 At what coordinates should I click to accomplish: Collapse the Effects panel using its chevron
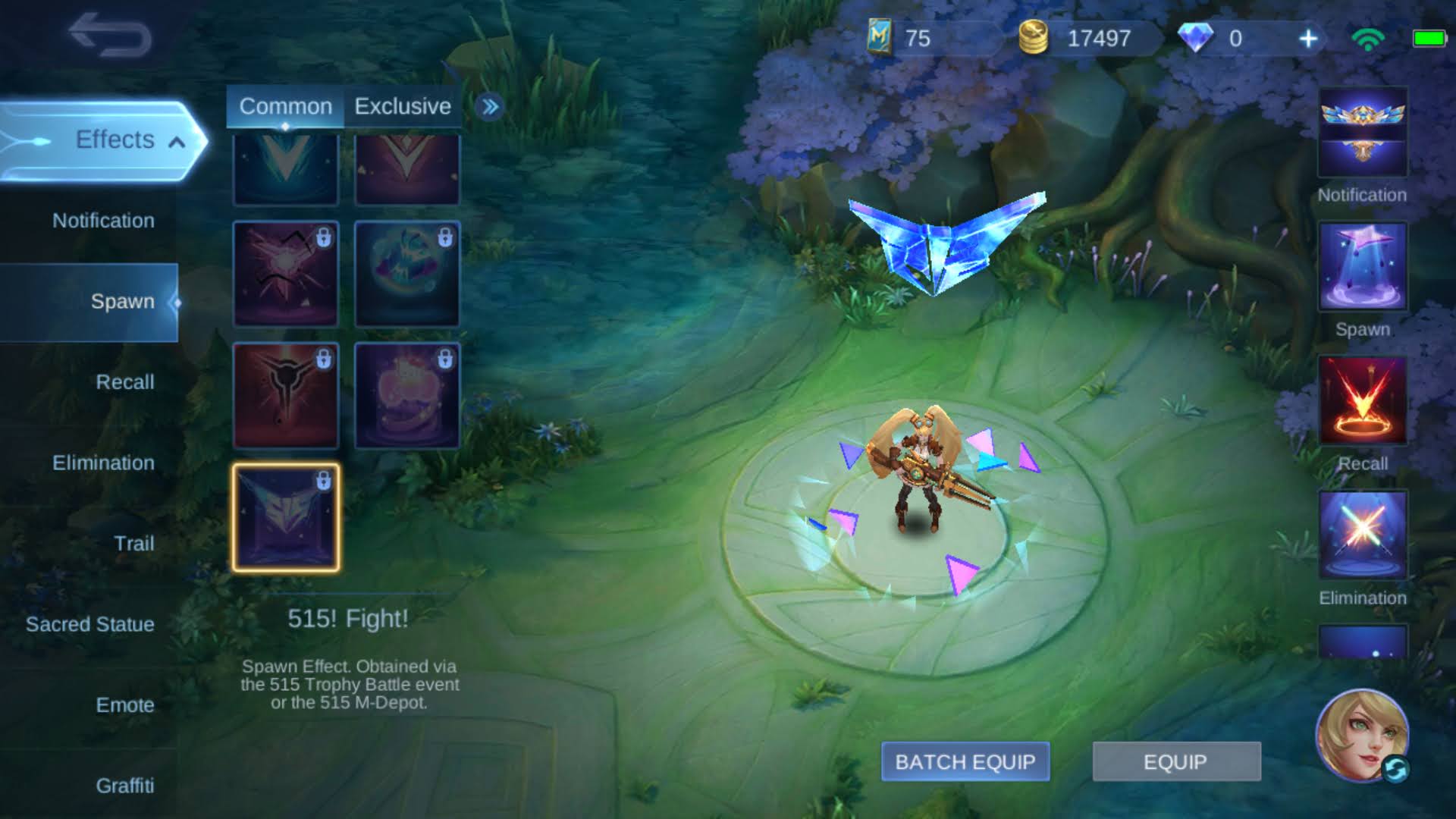[x=177, y=140]
